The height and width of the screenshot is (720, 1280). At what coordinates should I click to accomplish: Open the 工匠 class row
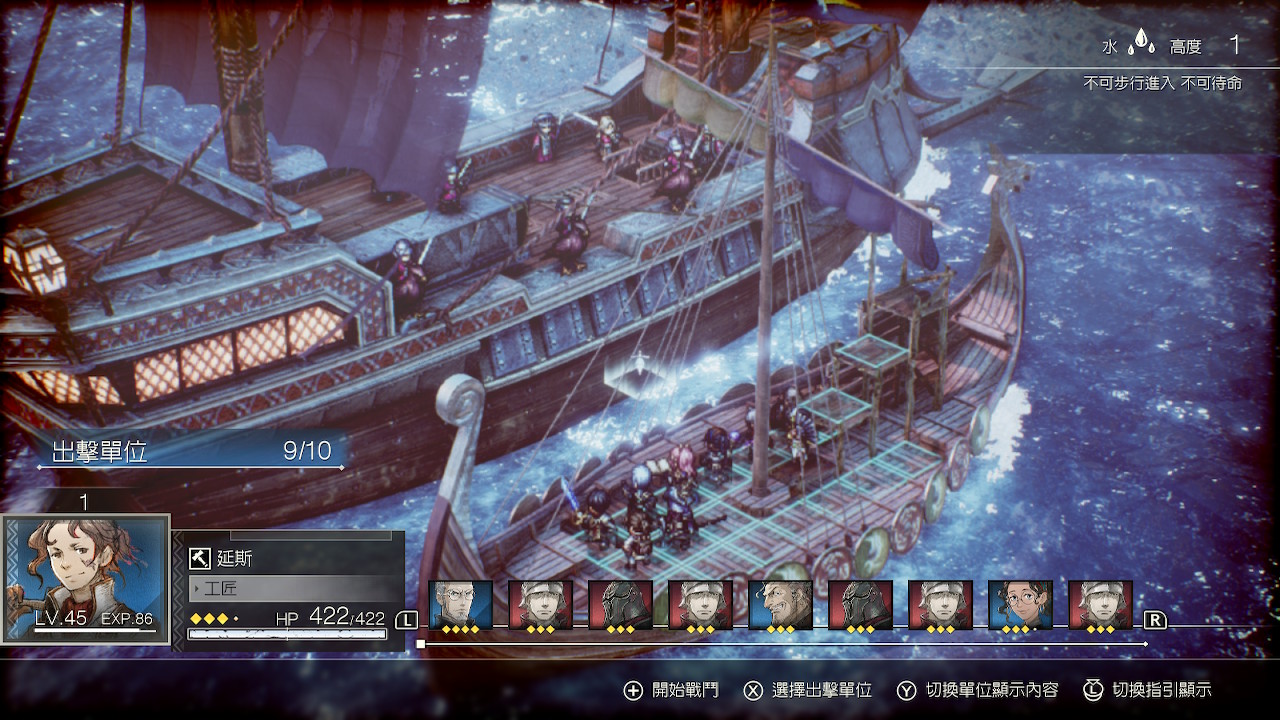coord(288,588)
